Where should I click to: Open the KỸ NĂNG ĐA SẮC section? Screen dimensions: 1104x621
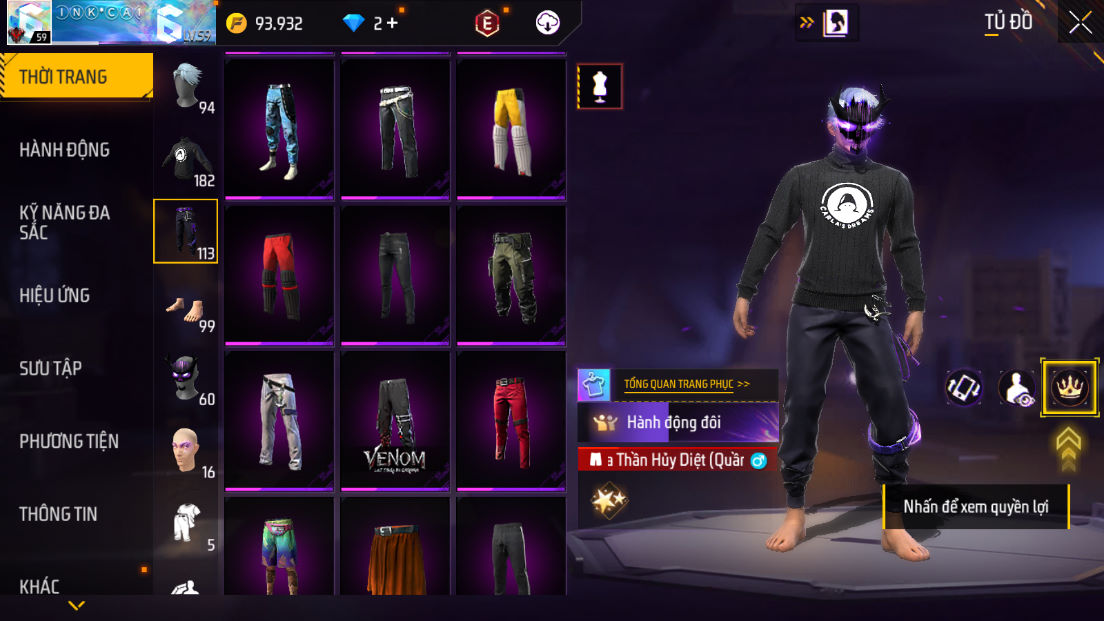coord(65,222)
